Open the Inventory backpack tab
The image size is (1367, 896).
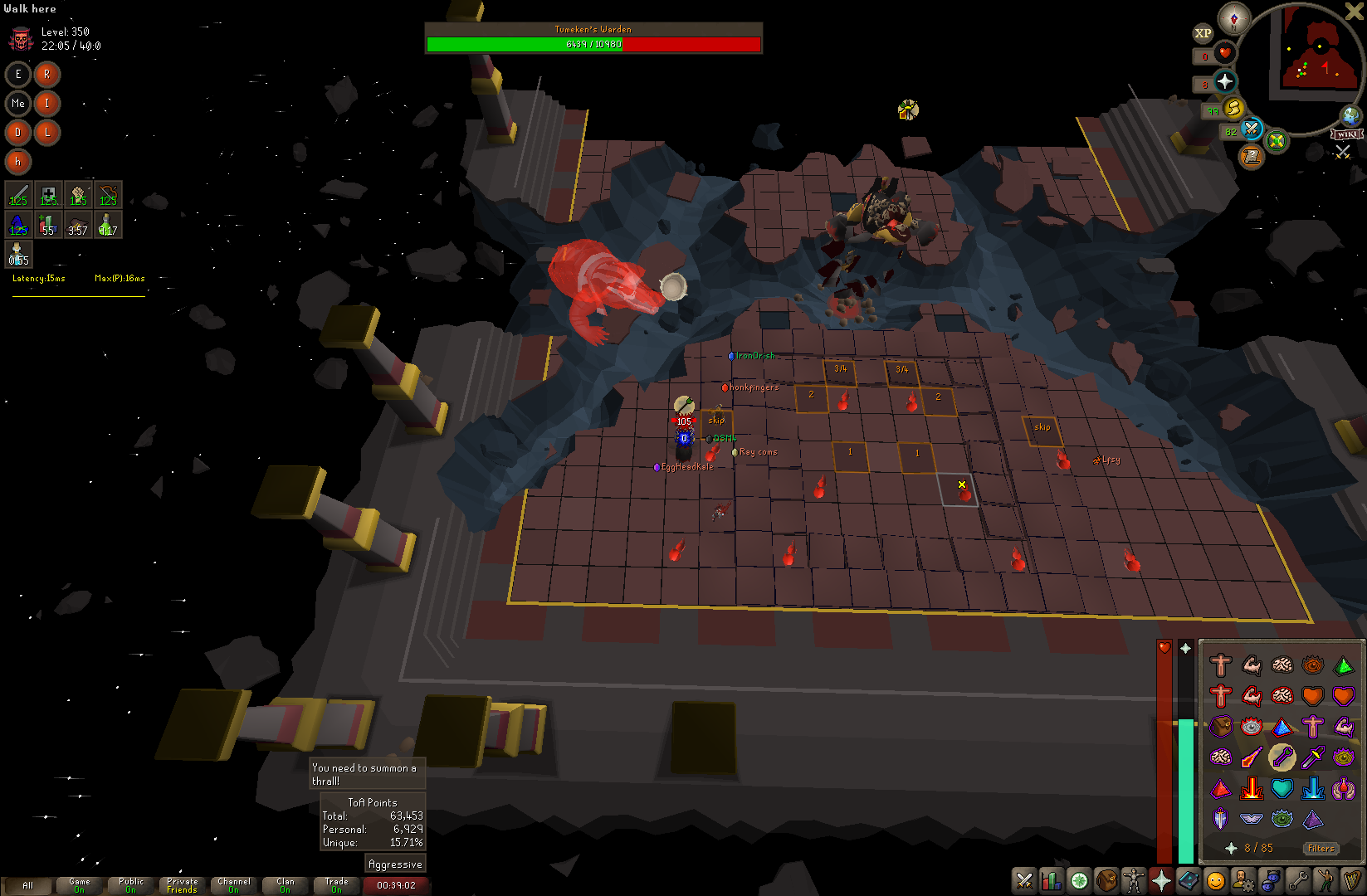[x=1106, y=880]
